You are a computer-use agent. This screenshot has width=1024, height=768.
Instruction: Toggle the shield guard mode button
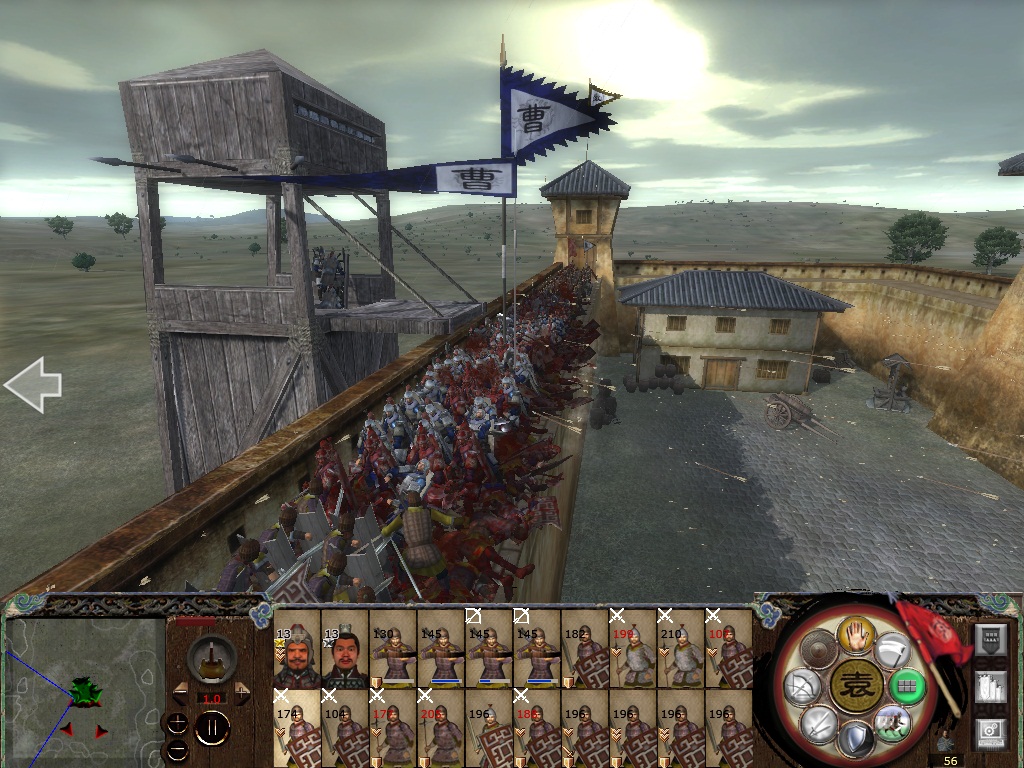(856, 741)
